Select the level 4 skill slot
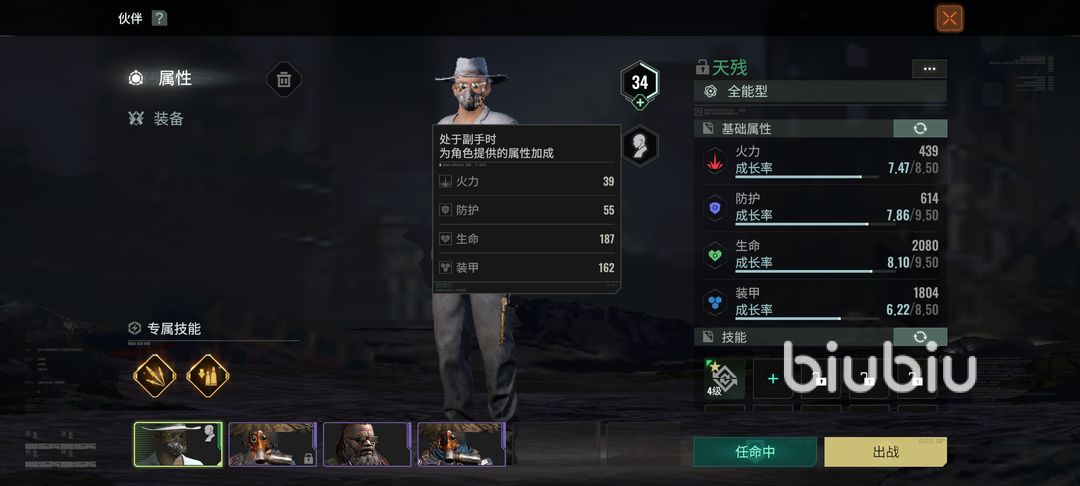The height and width of the screenshot is (486, 1080). (724, 378)
